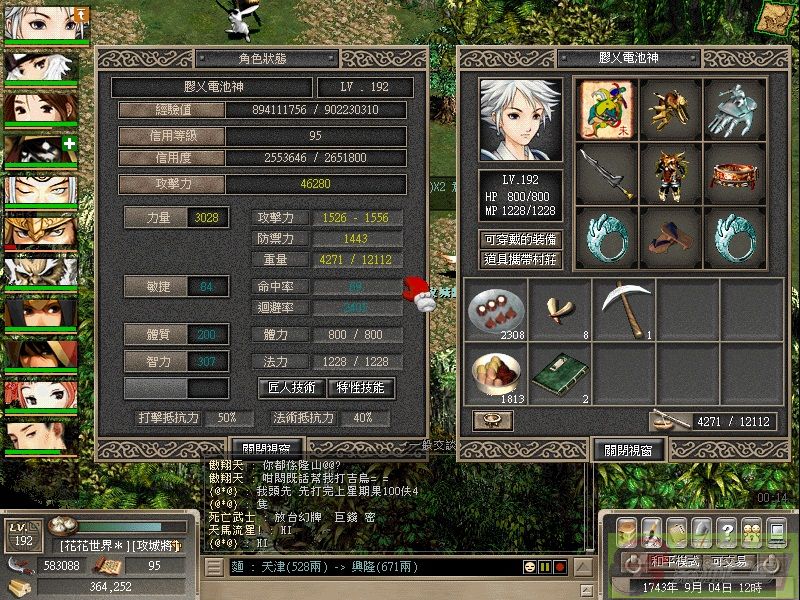The width and height of the screenshot is (800, 600).
Task: Click the minimap icon in the corner
Action: (x=773, y=17)
